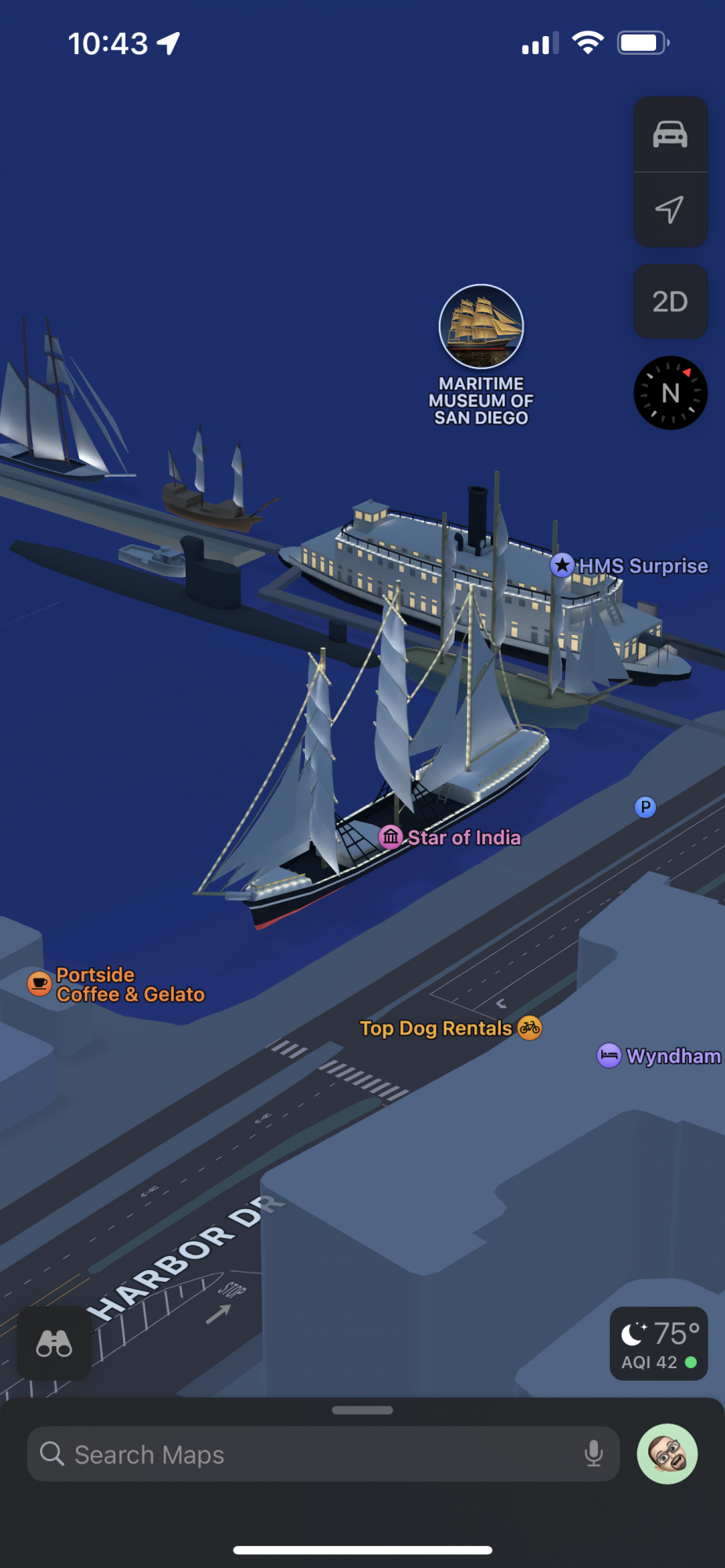
Task: Select the HMS Surprise marker
Action: coord(562,565)
